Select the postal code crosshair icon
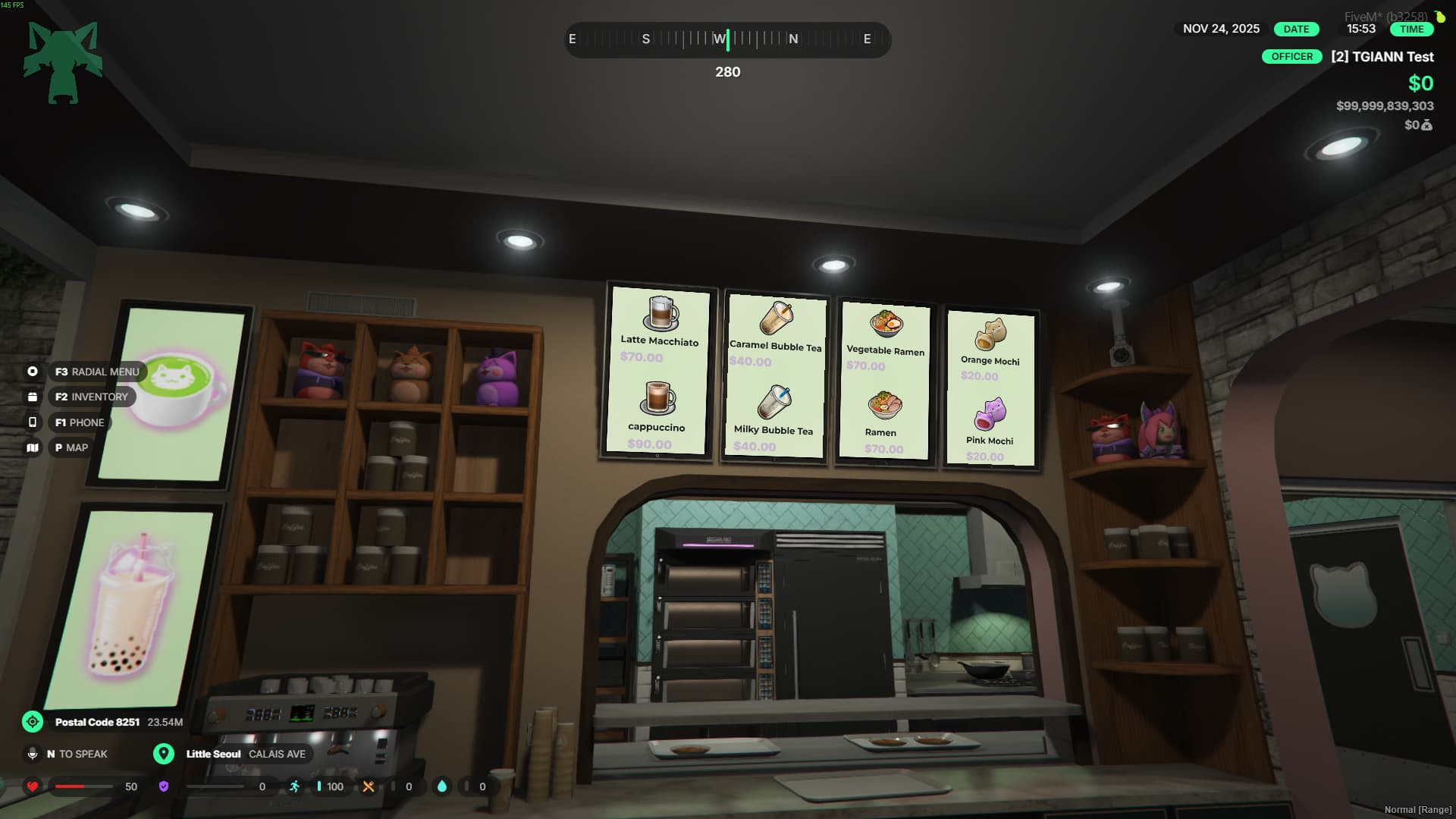This screenshot has height=819, width=1456. pyautogui.click(x=33, y=722)
